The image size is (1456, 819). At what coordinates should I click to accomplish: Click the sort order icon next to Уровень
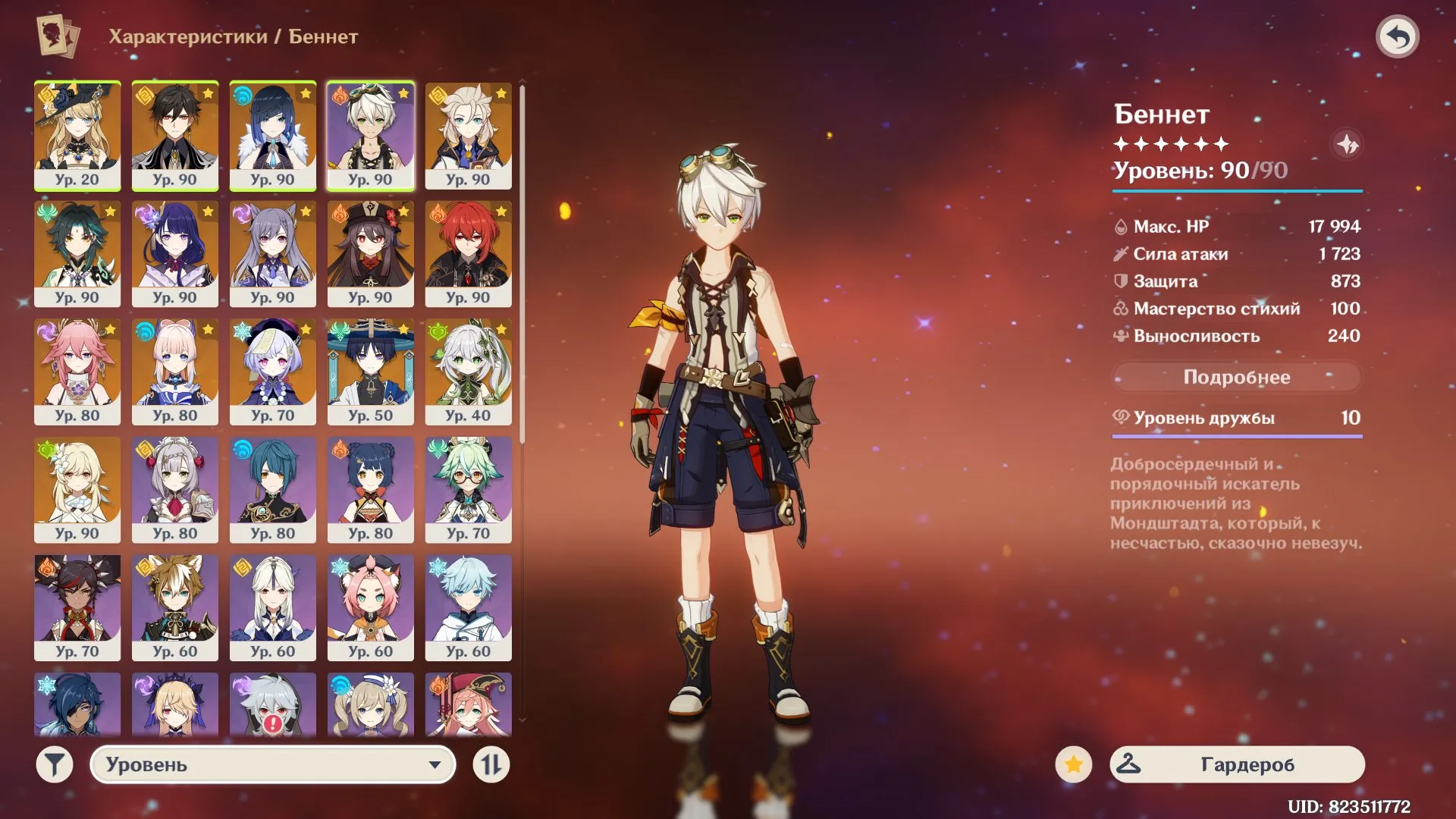[x=491, y=765]
